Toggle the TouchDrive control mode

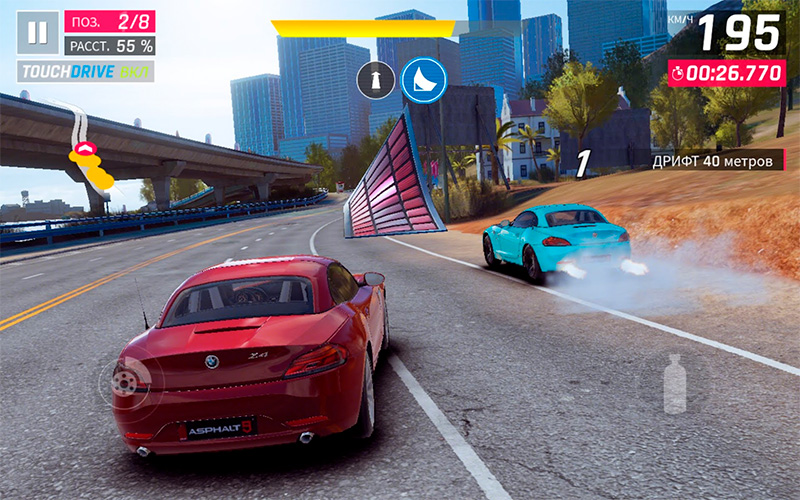pos(85,72)
